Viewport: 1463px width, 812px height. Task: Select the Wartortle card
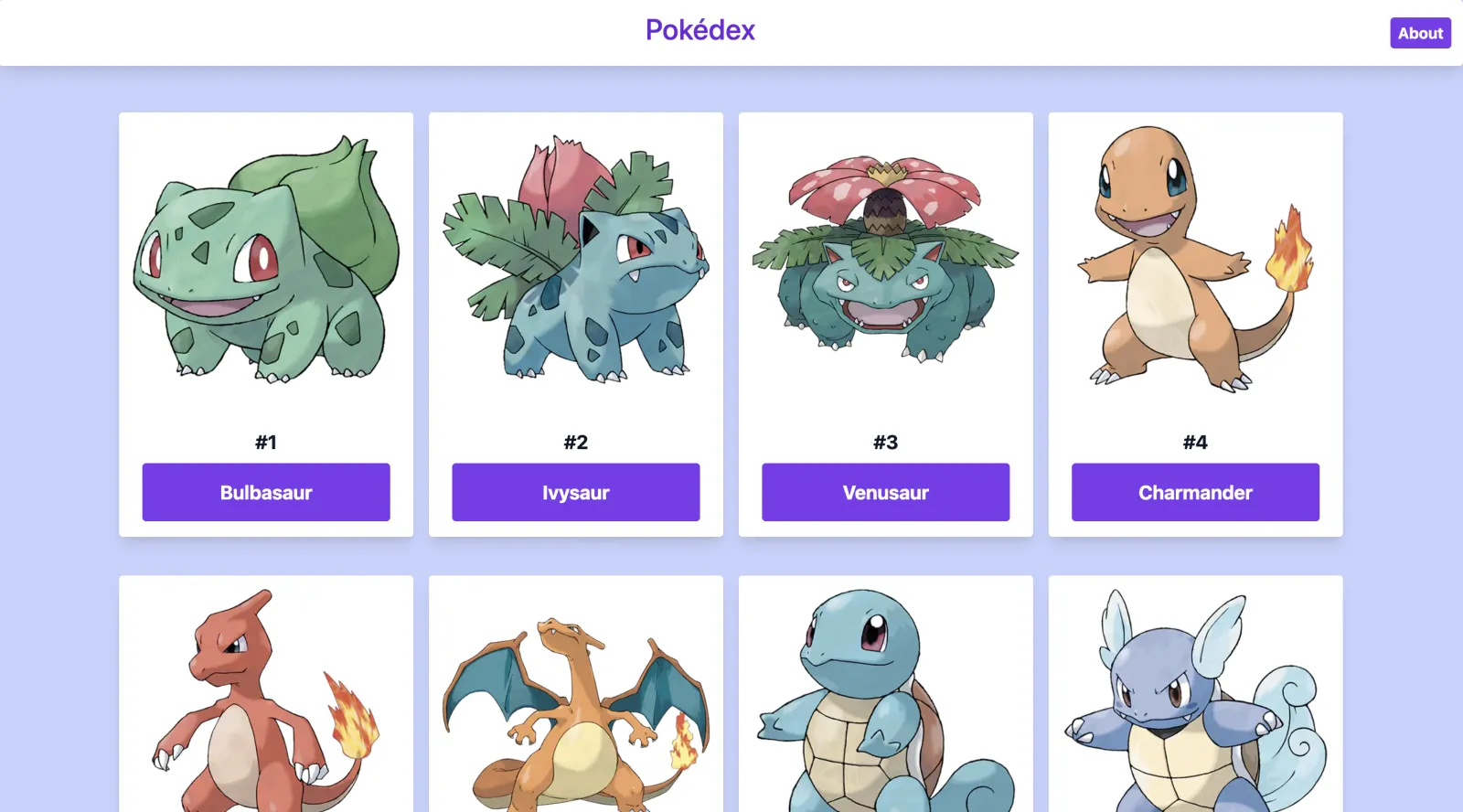(x=1194, y=695)
